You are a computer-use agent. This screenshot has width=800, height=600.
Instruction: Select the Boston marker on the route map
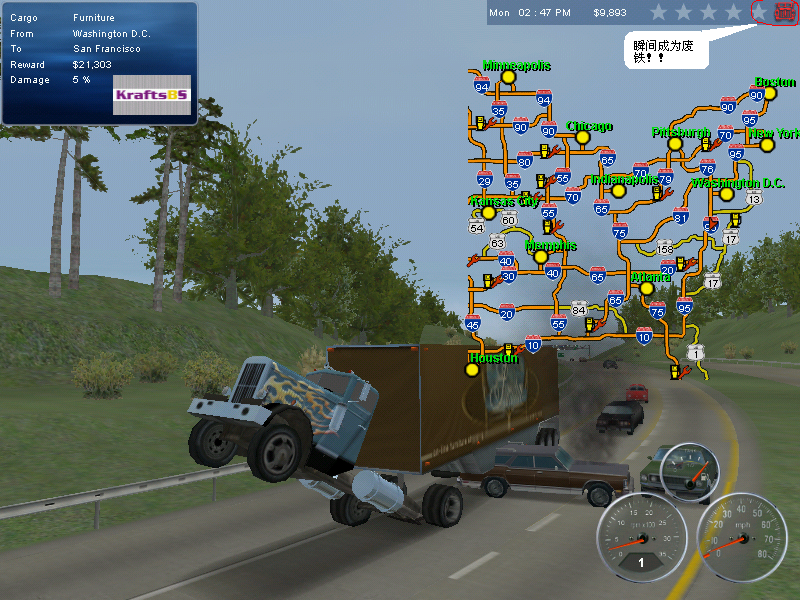[770, 94]
